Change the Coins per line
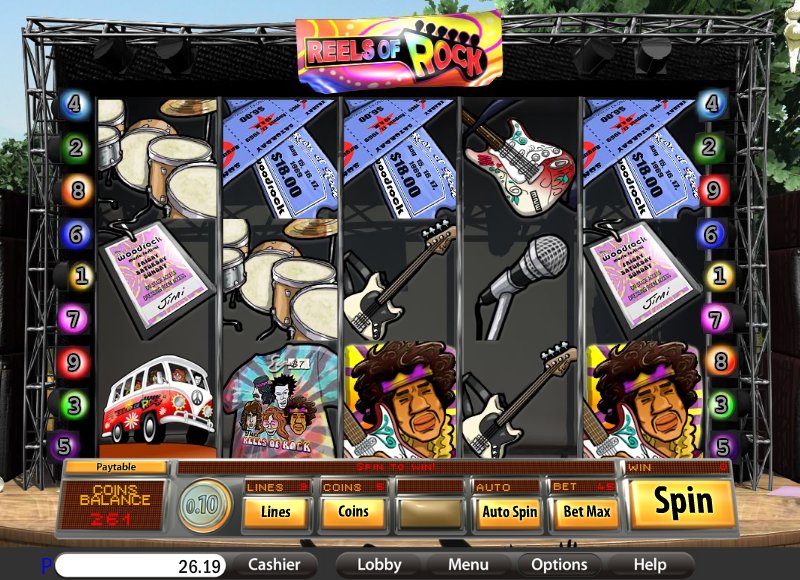Screen dimensions: 800x580 (352, 512)
